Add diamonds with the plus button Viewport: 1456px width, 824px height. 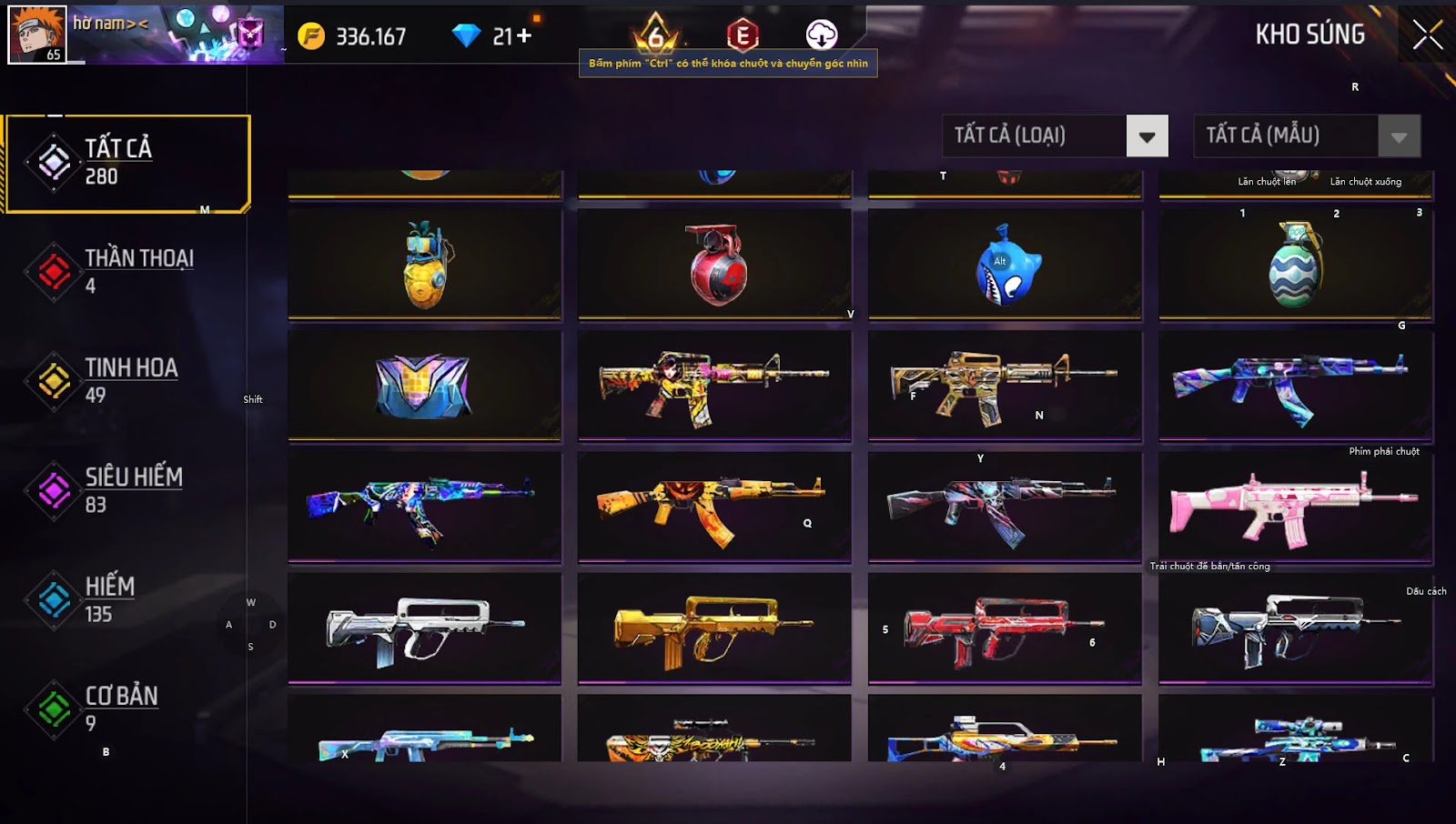click(x=524, y=36)
